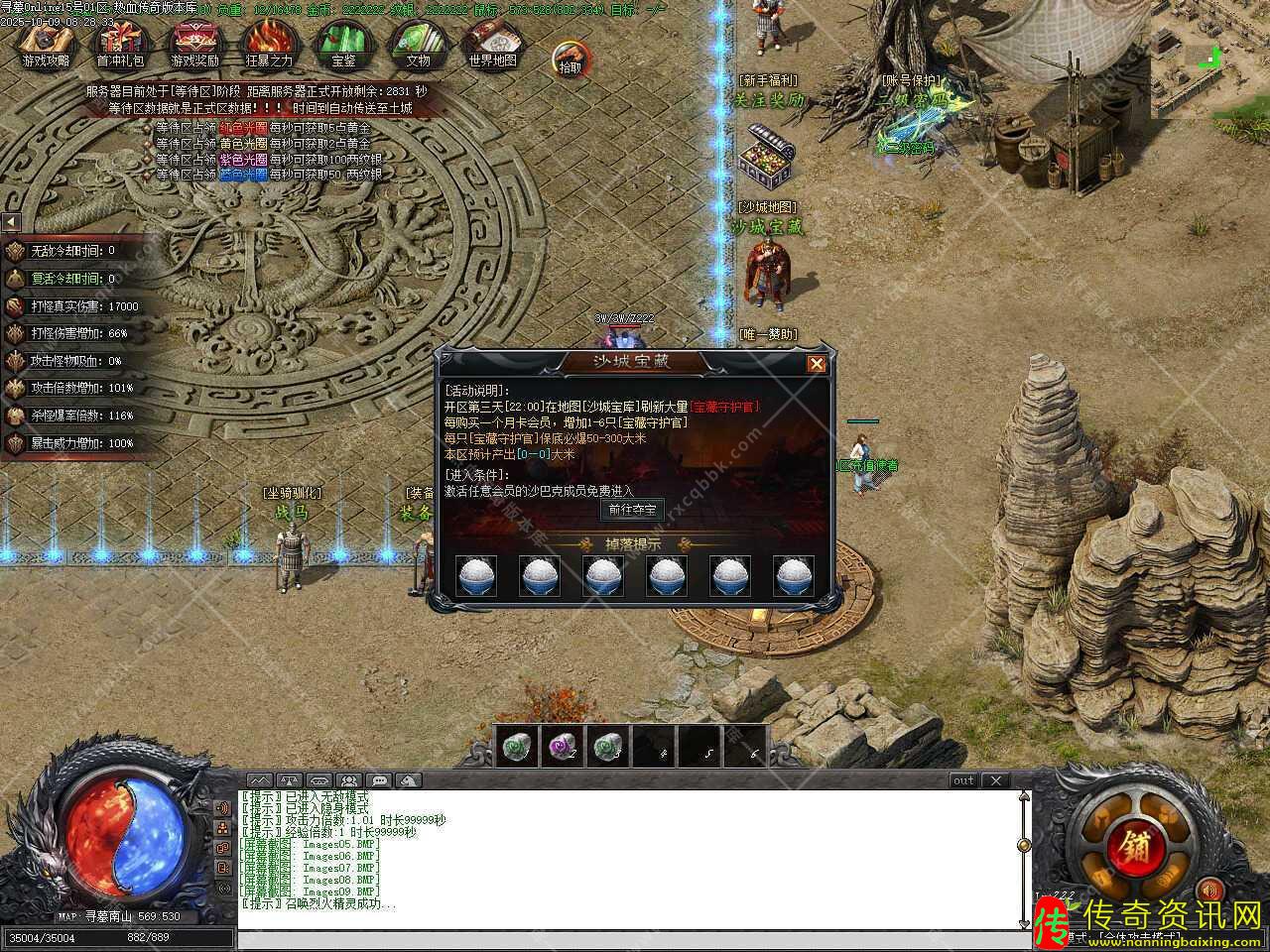Click the 前往夺宝 button

pyautogui.click(x=633, y=510)
